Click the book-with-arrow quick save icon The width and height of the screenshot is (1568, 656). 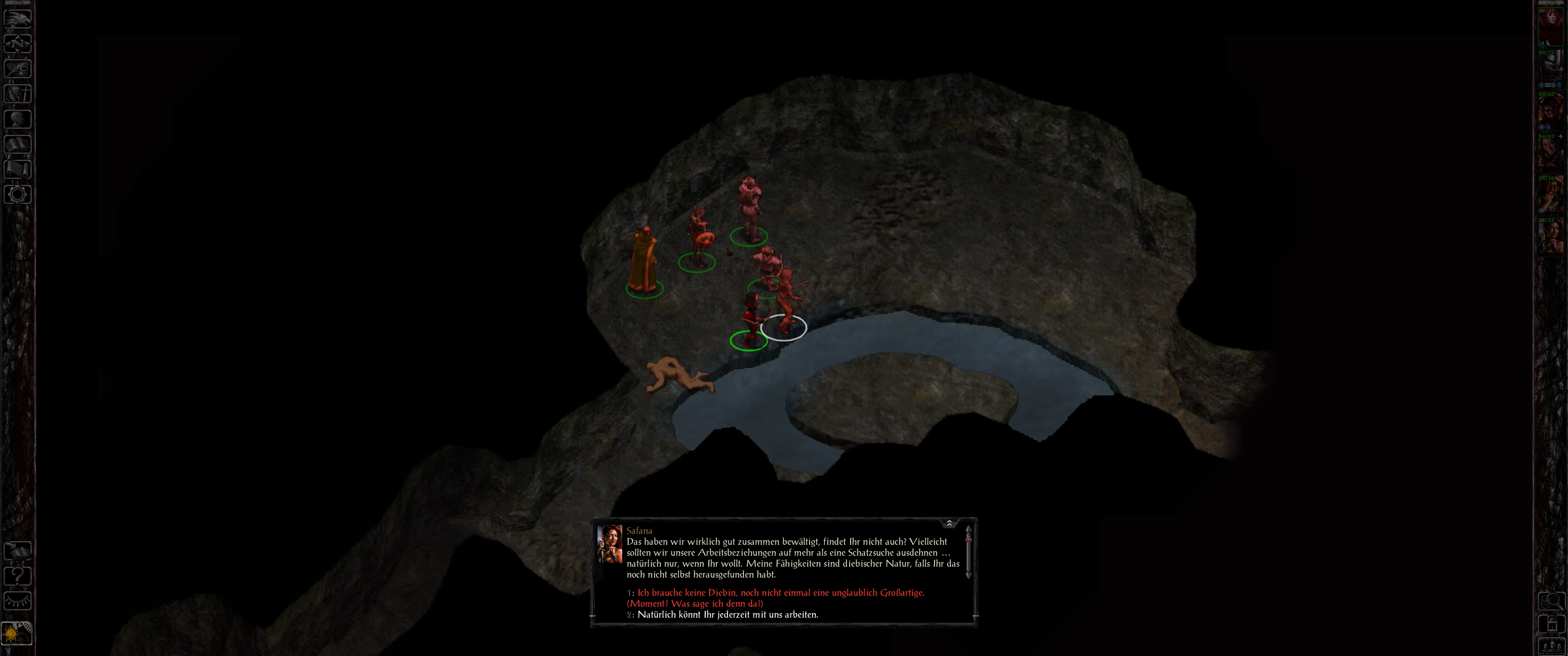click(18, 551)
